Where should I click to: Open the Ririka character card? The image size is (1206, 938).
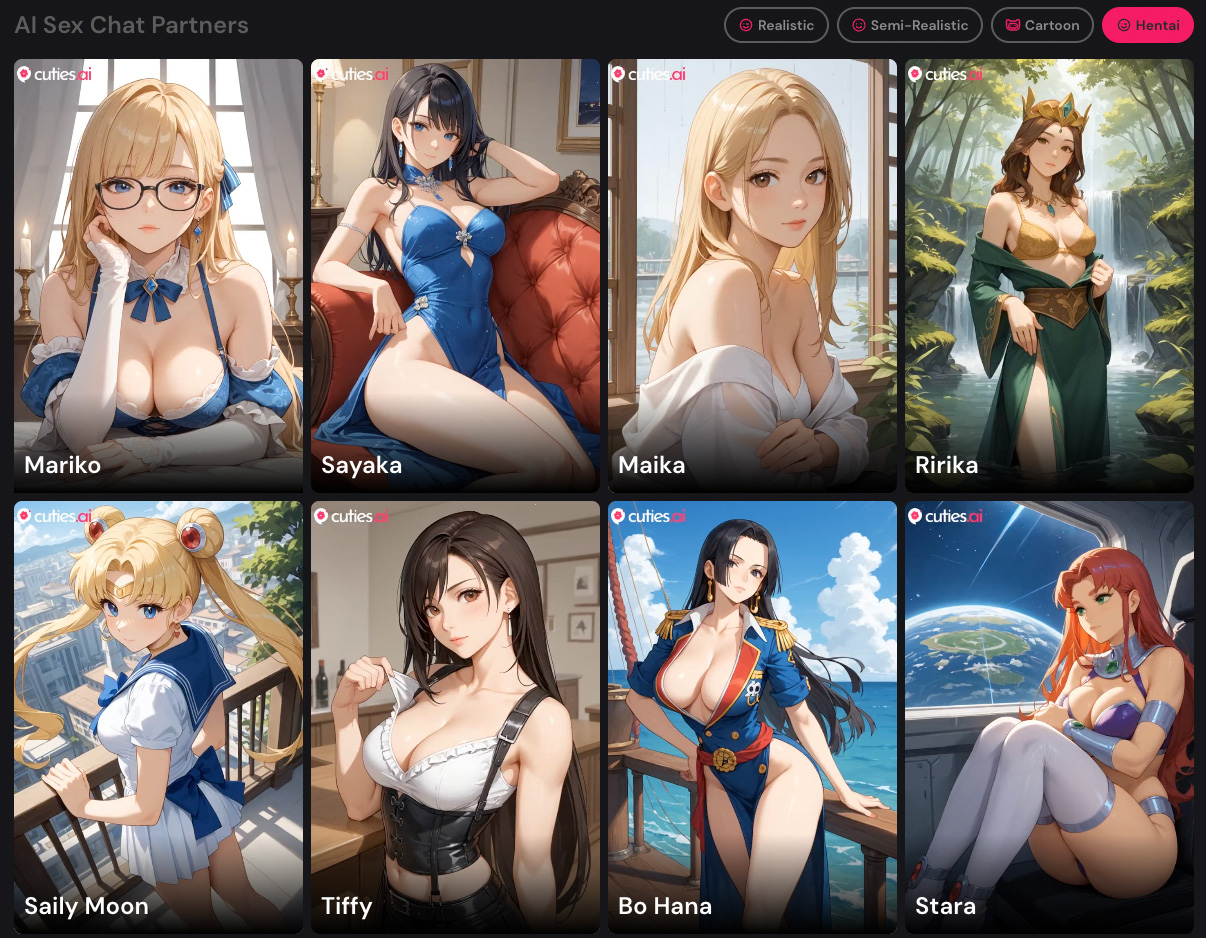[x=1049, y=275]
